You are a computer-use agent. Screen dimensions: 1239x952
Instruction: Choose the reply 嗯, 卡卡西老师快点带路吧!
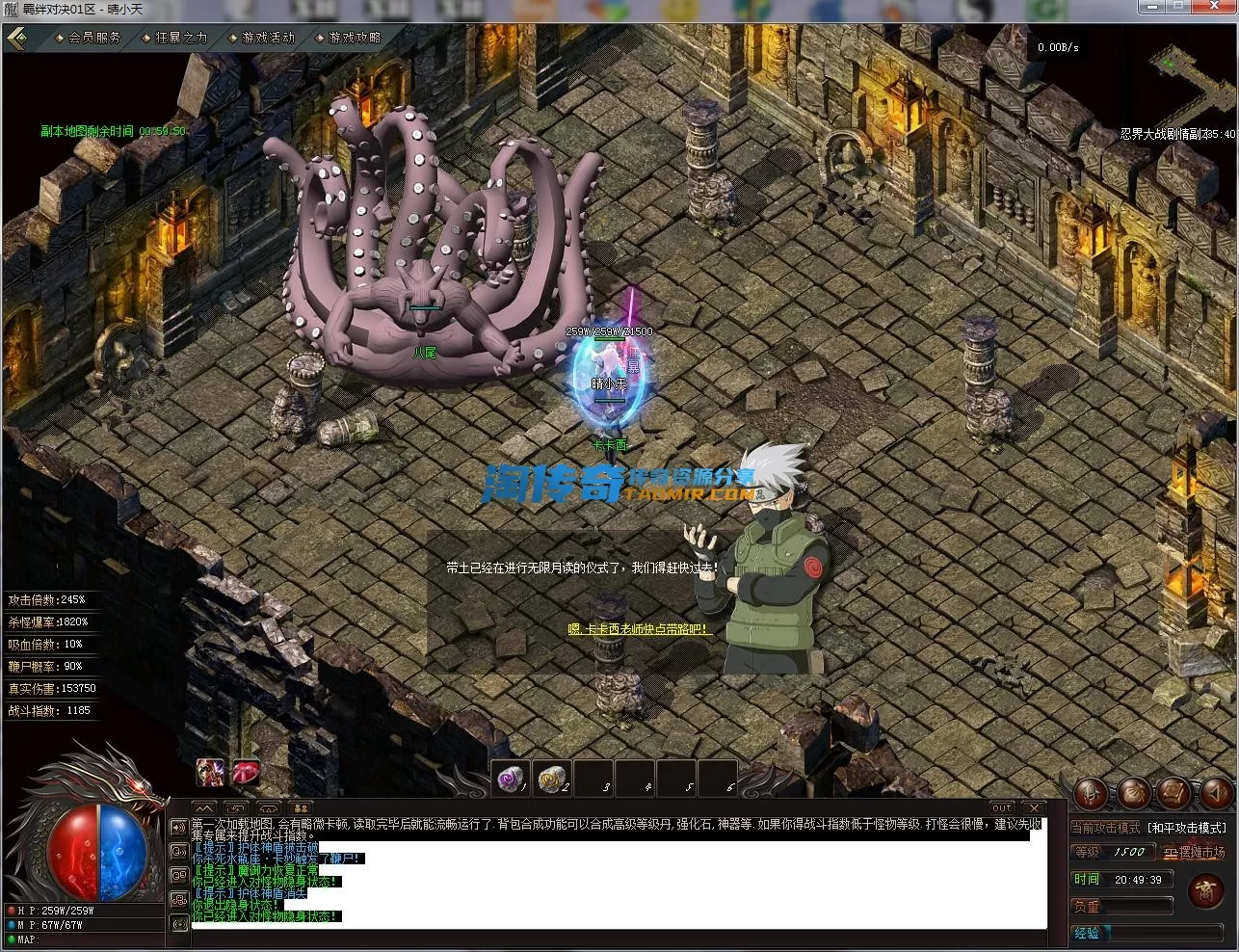[639, 629]
